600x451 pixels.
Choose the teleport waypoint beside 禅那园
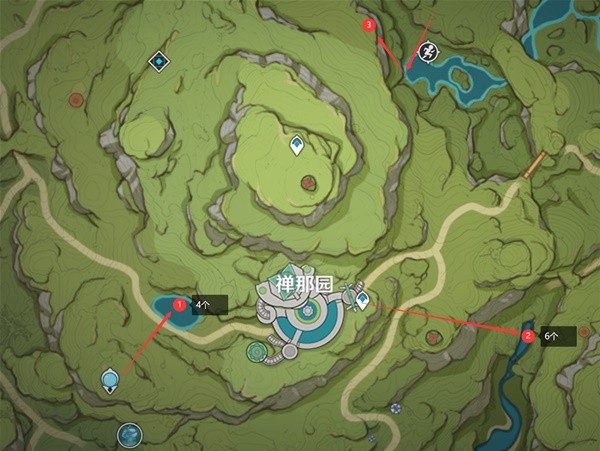tap(361, 298)
